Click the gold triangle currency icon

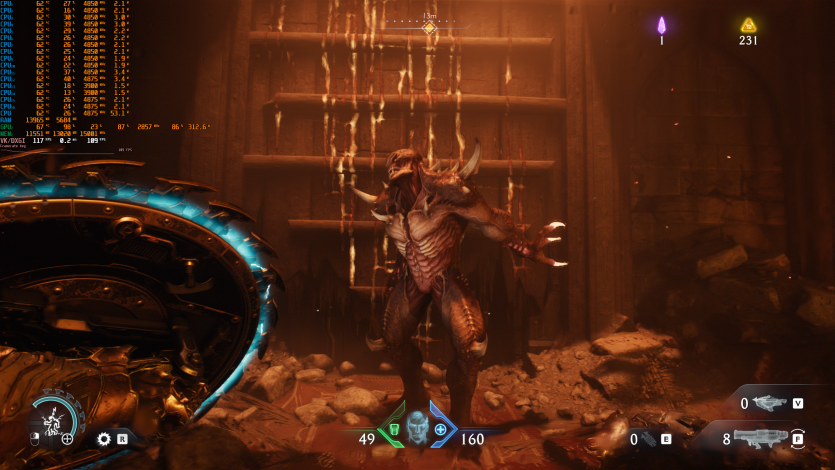point(748,25)
